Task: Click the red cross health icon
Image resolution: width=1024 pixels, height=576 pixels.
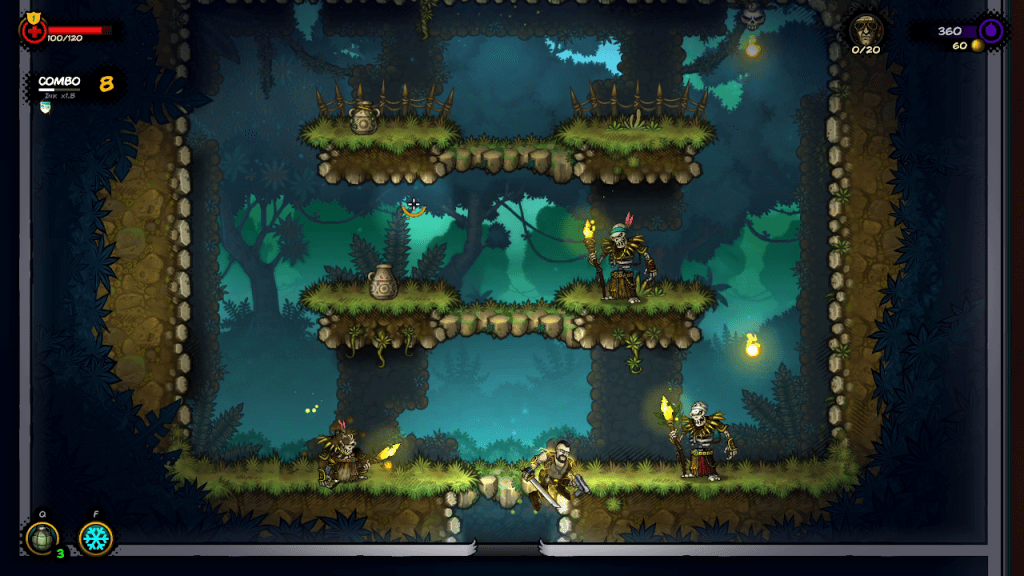Action: point(33,29)
